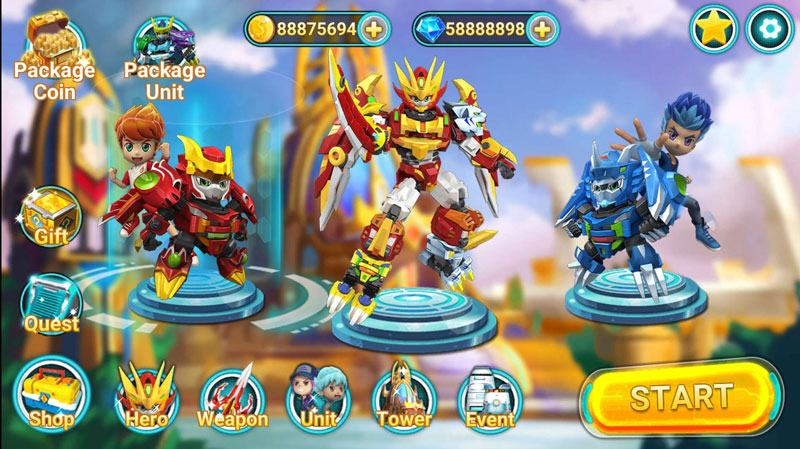Add more blue gems with plus button

542,29
